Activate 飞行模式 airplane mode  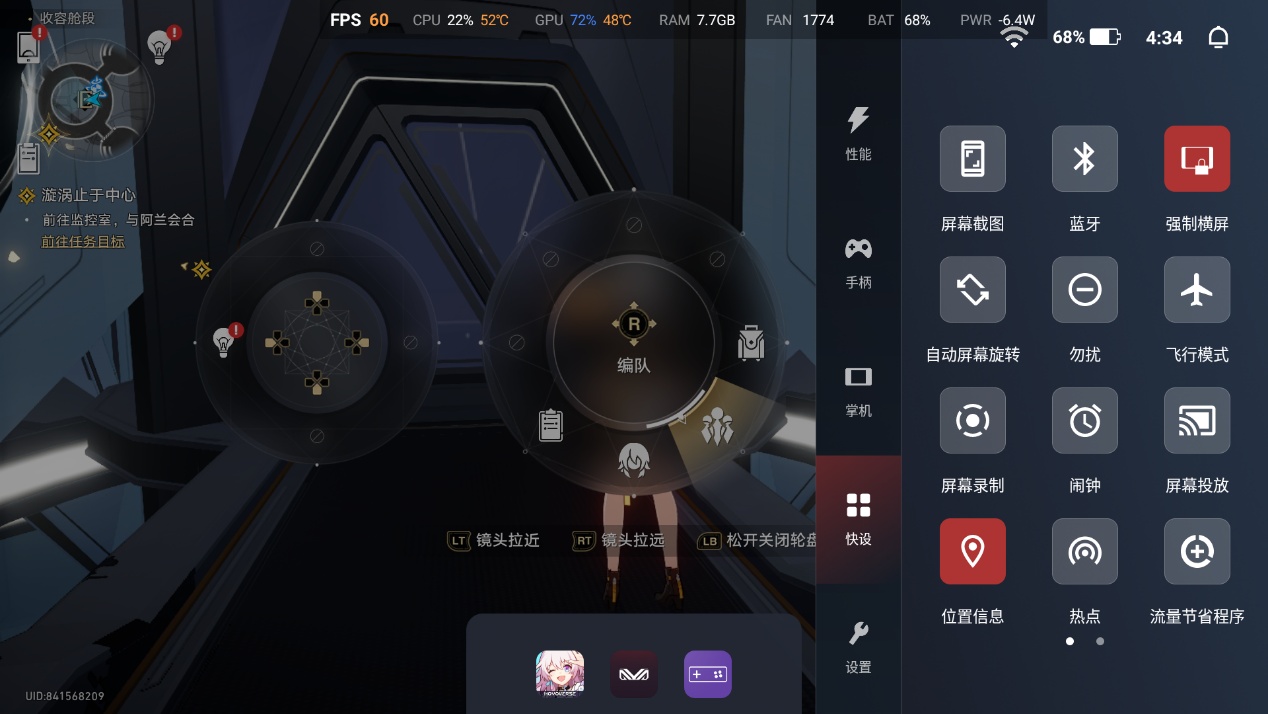tap(1196, 290)
